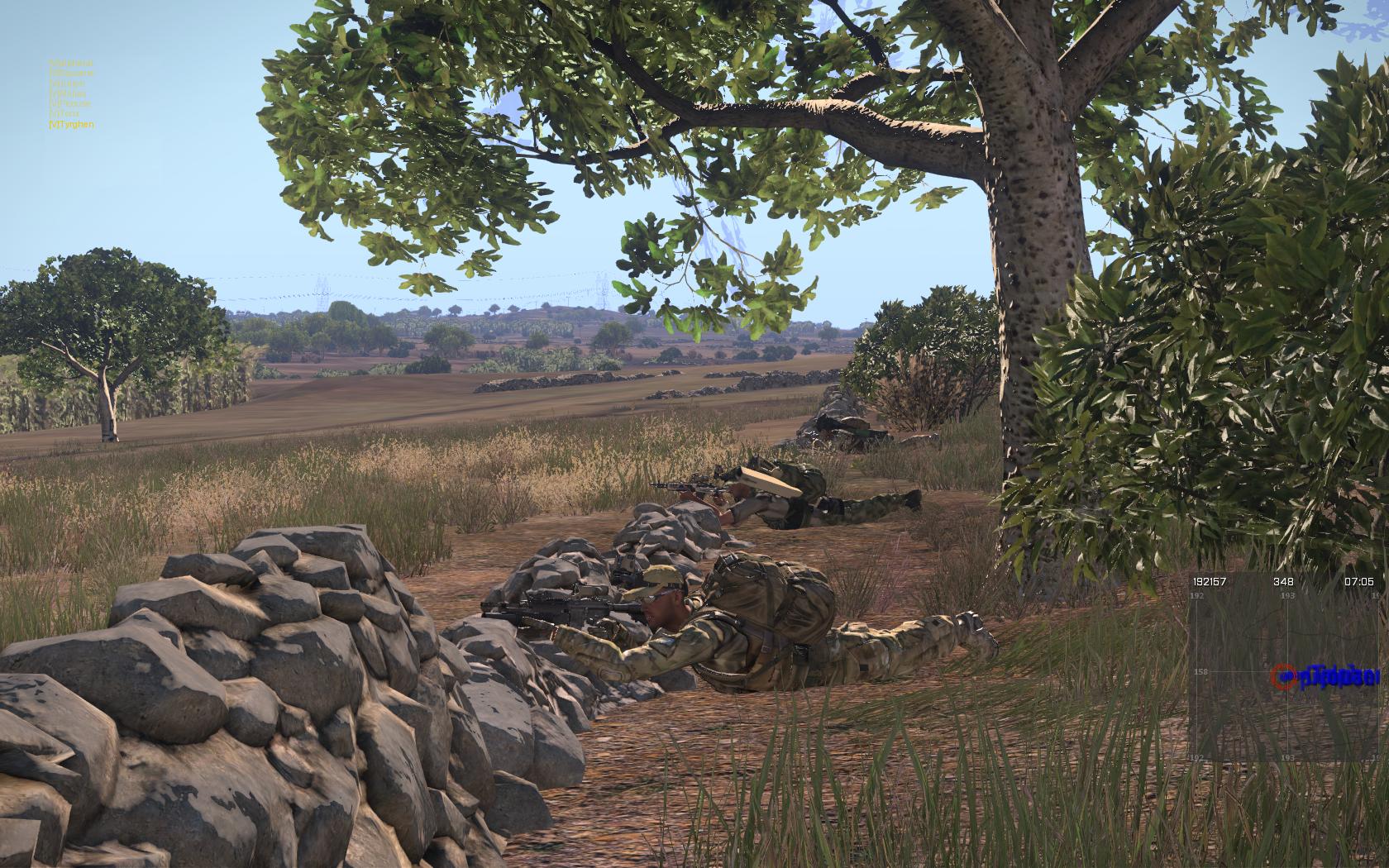Viewport: 1389px width, 868px height.
Task: Select the coordinate readout 192157 on the GPS
Action: (x=1210, y=581)
